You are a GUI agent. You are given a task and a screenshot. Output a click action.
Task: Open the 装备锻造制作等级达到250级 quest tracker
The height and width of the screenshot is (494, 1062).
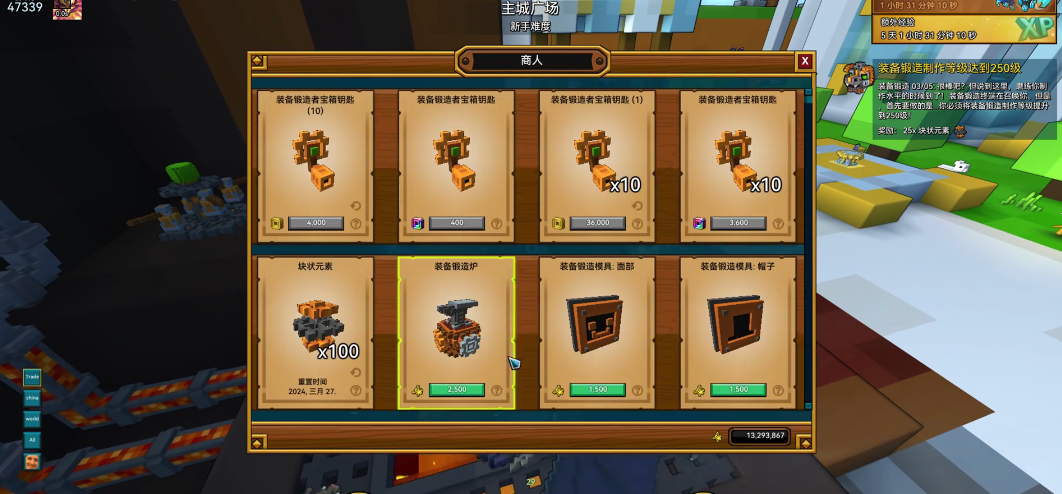click(x=949, y=68)
